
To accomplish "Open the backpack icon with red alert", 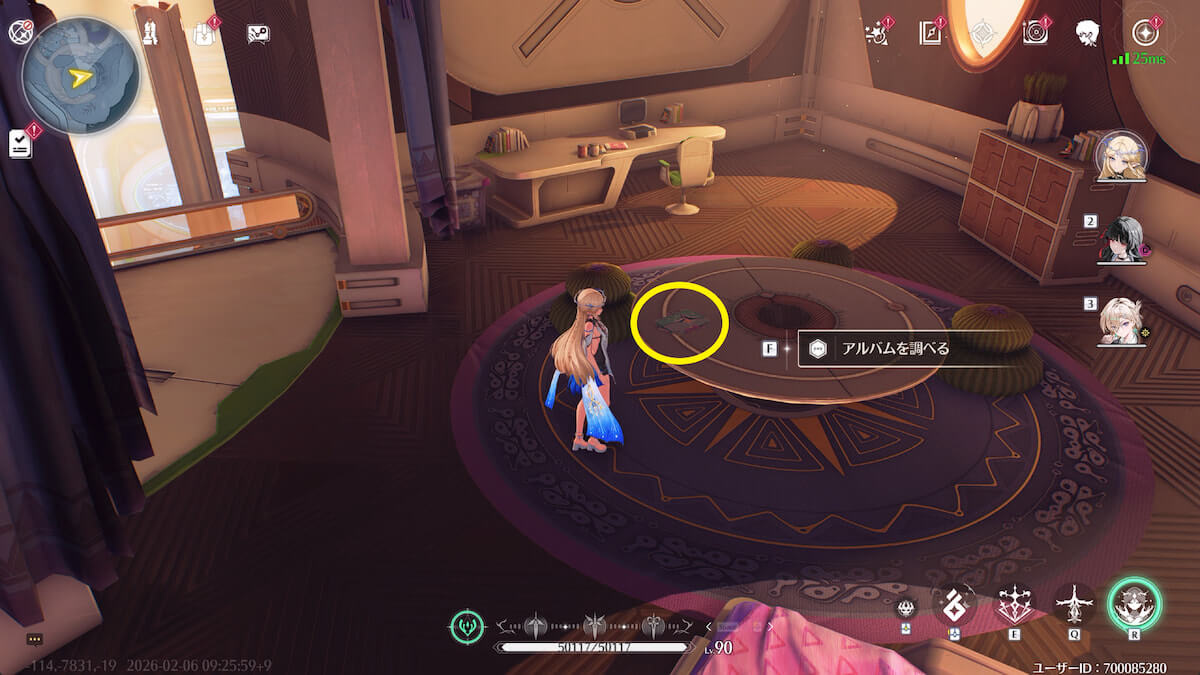I will [204, 33].
